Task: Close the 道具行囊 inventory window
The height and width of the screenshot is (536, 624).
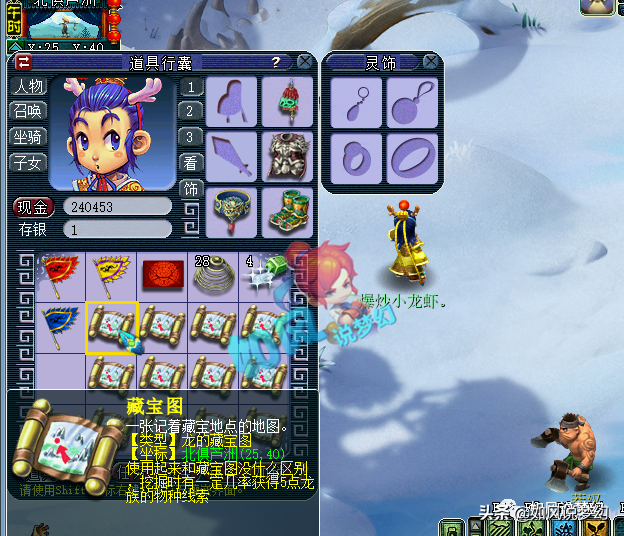Action: pos(305,62)
